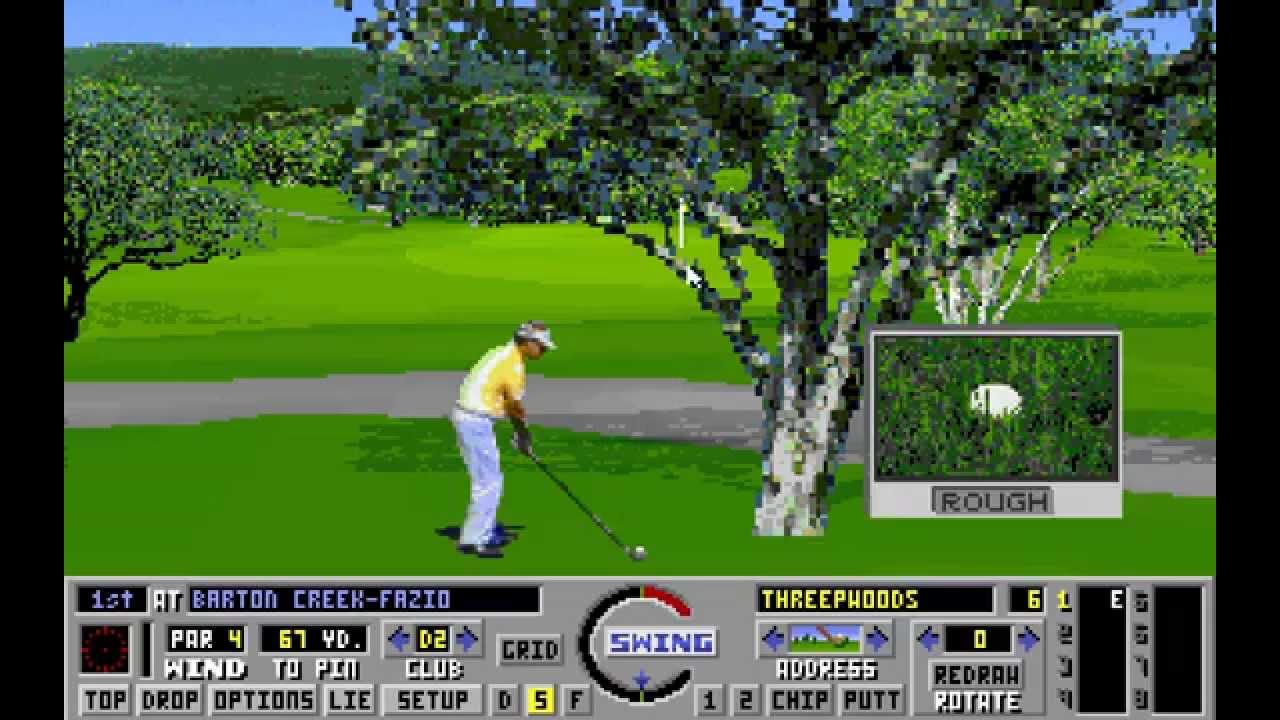Choose the button labeled 1 beside CHIP
This screenshot has width=1280, height=720.
click(709, 700)
